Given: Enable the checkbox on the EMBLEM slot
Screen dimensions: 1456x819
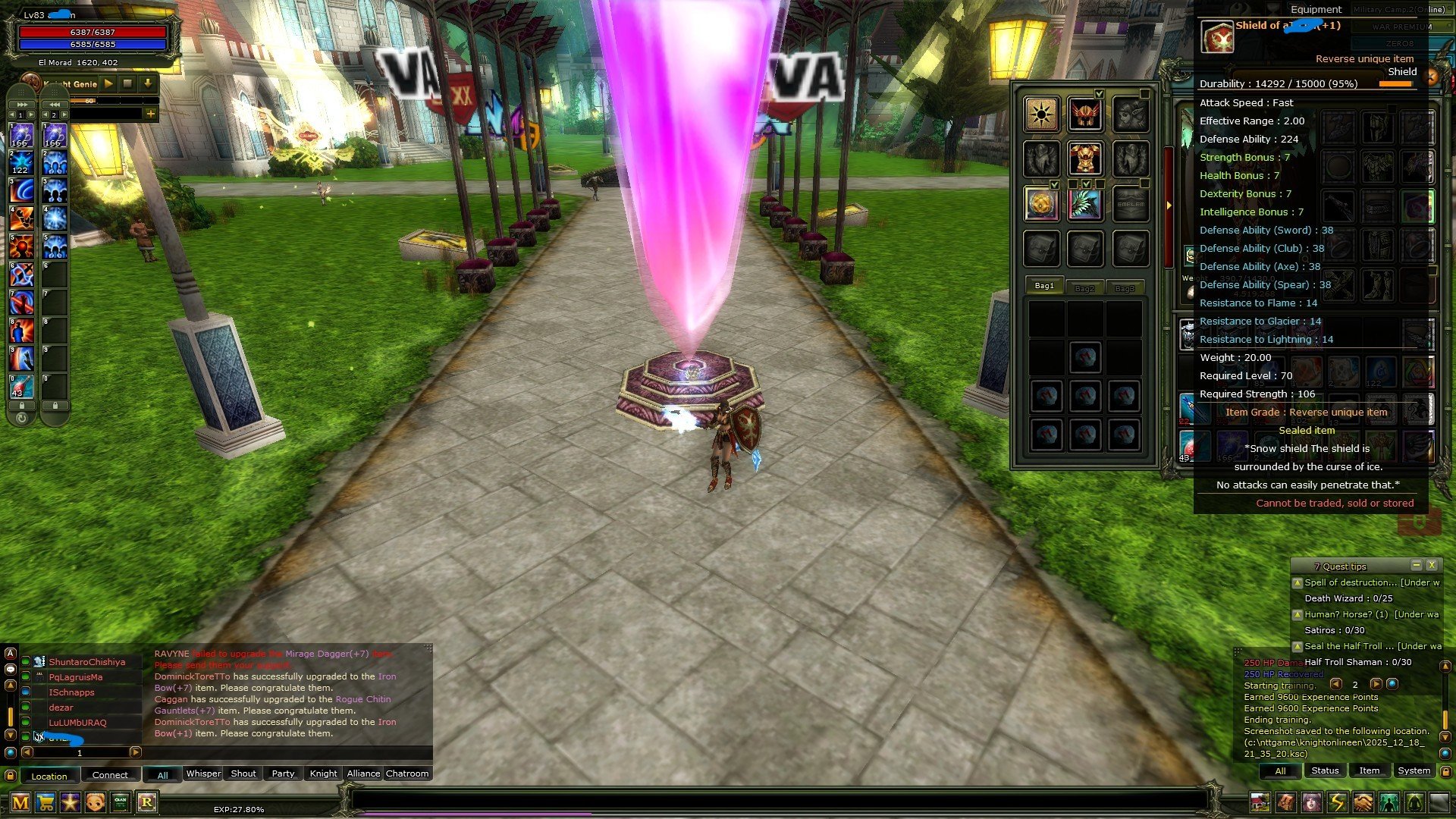Looking at the screenshot, I should click(1144, 183).
